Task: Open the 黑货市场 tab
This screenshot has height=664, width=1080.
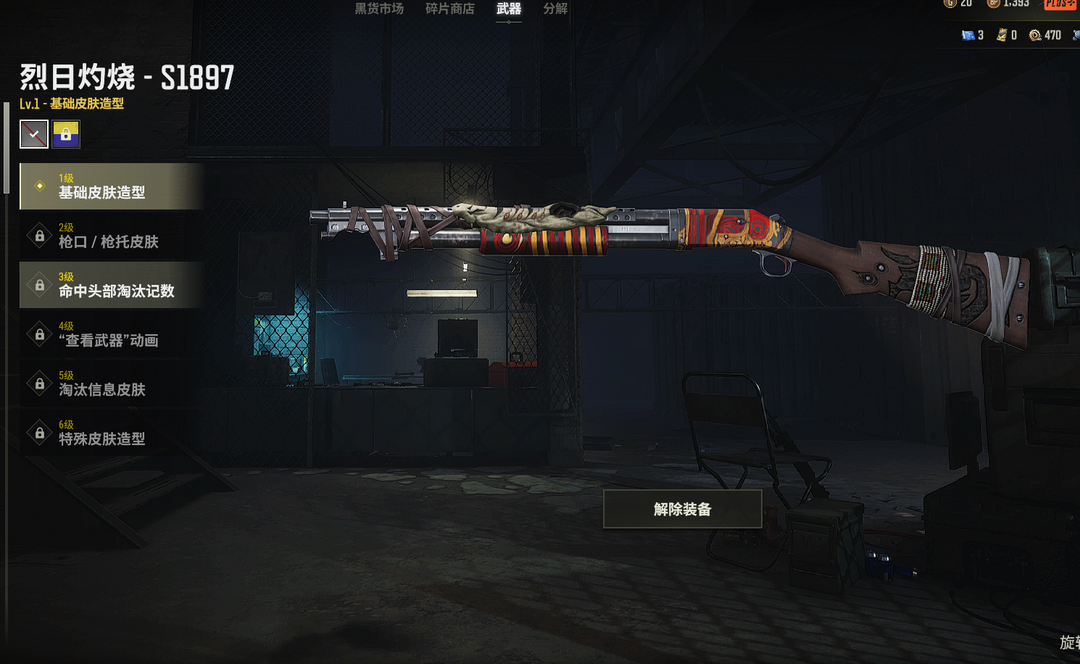Action: (379, 9)
